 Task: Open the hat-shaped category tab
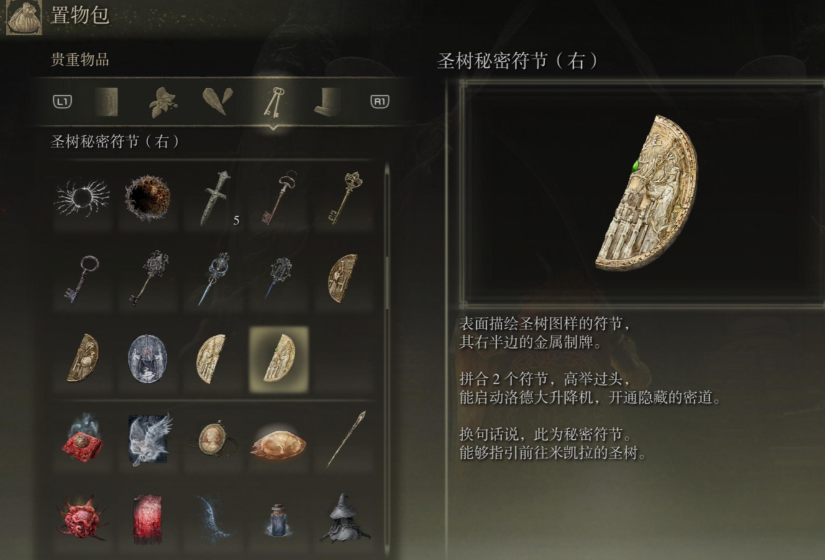tap(325, 101)
